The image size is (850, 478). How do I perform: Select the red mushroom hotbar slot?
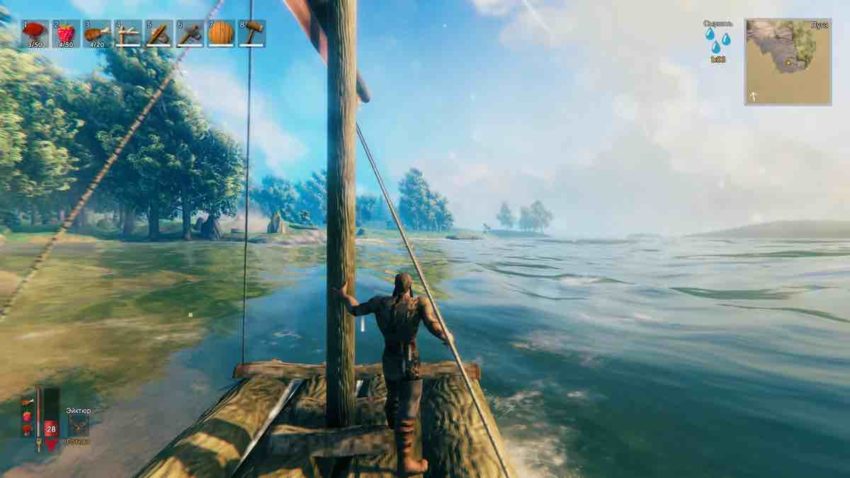pos(35,33)
